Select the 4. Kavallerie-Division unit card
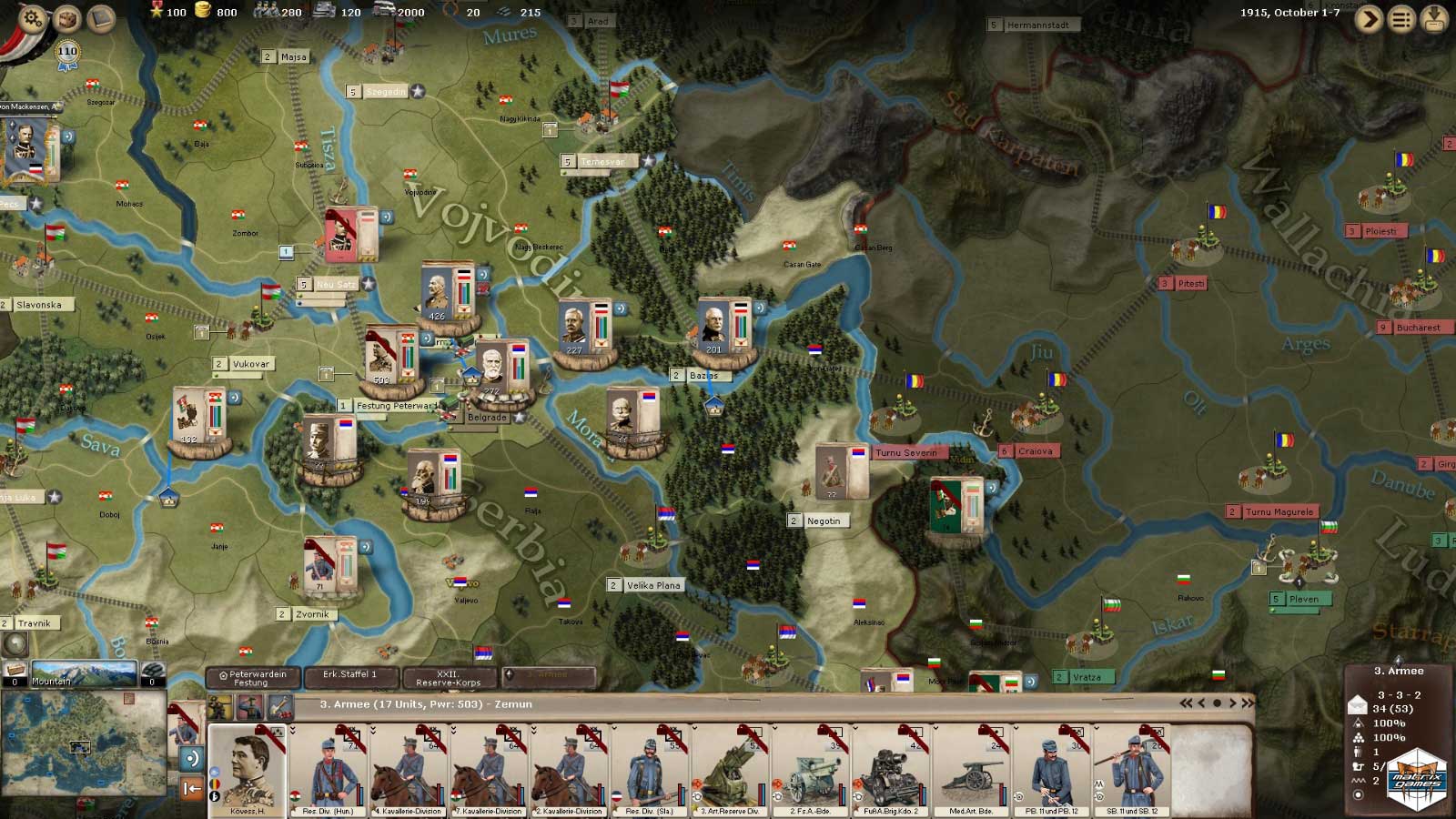1456x819 pixels. [x=409, y=770]
